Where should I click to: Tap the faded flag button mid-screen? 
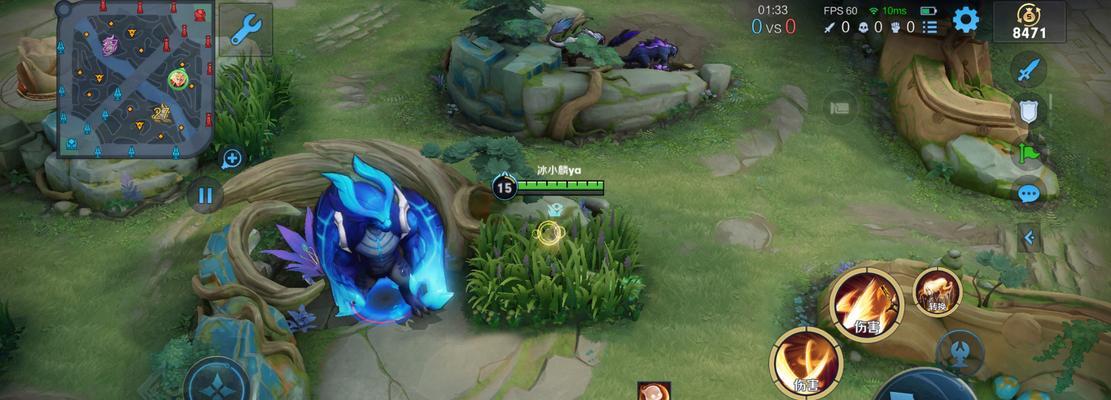tap(840, 105)
